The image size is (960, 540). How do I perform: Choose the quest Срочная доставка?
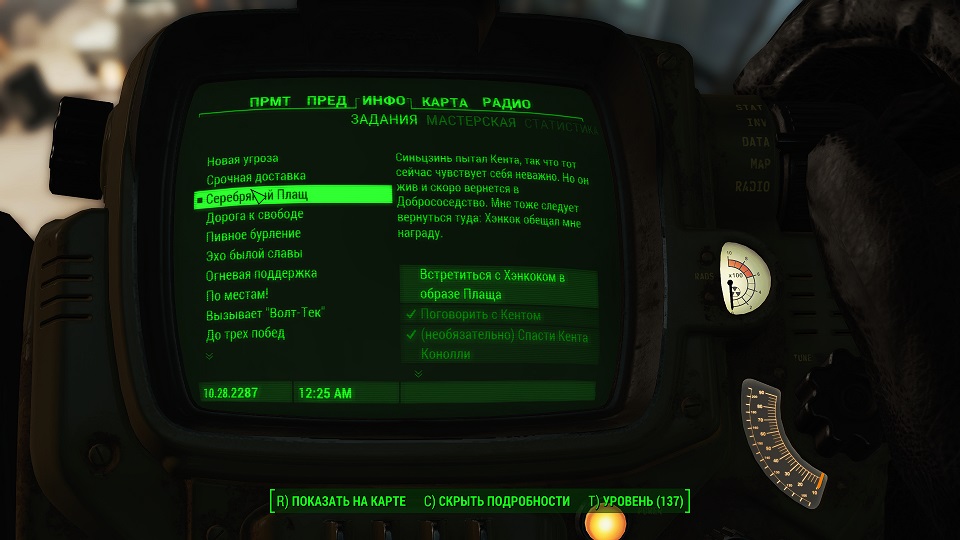click(250, 178)
